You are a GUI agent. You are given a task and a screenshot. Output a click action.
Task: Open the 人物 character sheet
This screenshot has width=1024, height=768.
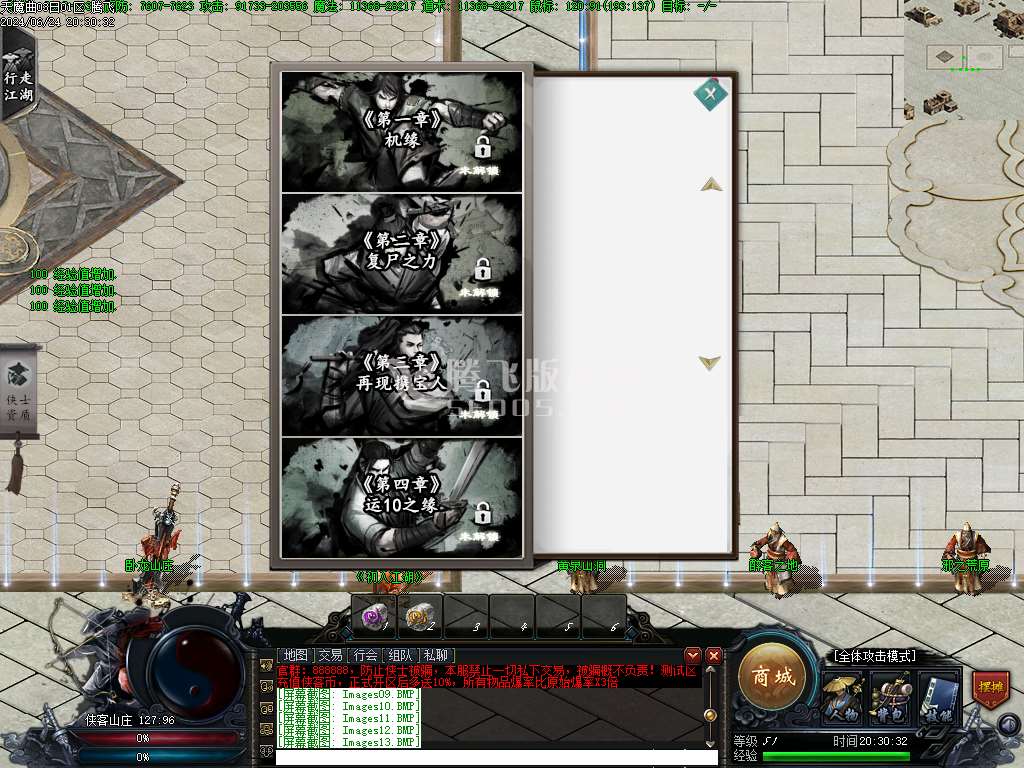coord(842,697)
